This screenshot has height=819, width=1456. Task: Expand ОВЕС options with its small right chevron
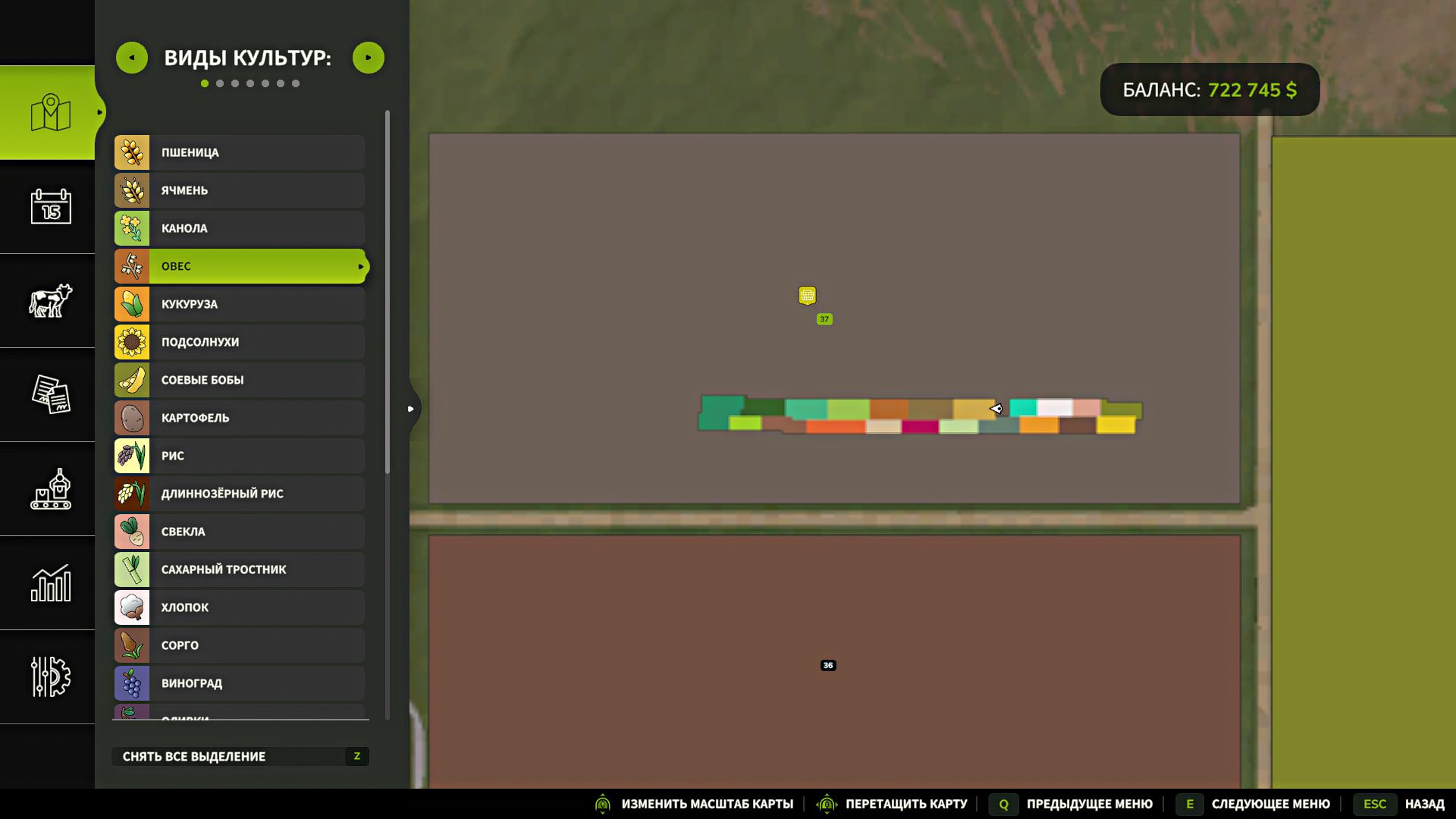(x=362, y=266)
